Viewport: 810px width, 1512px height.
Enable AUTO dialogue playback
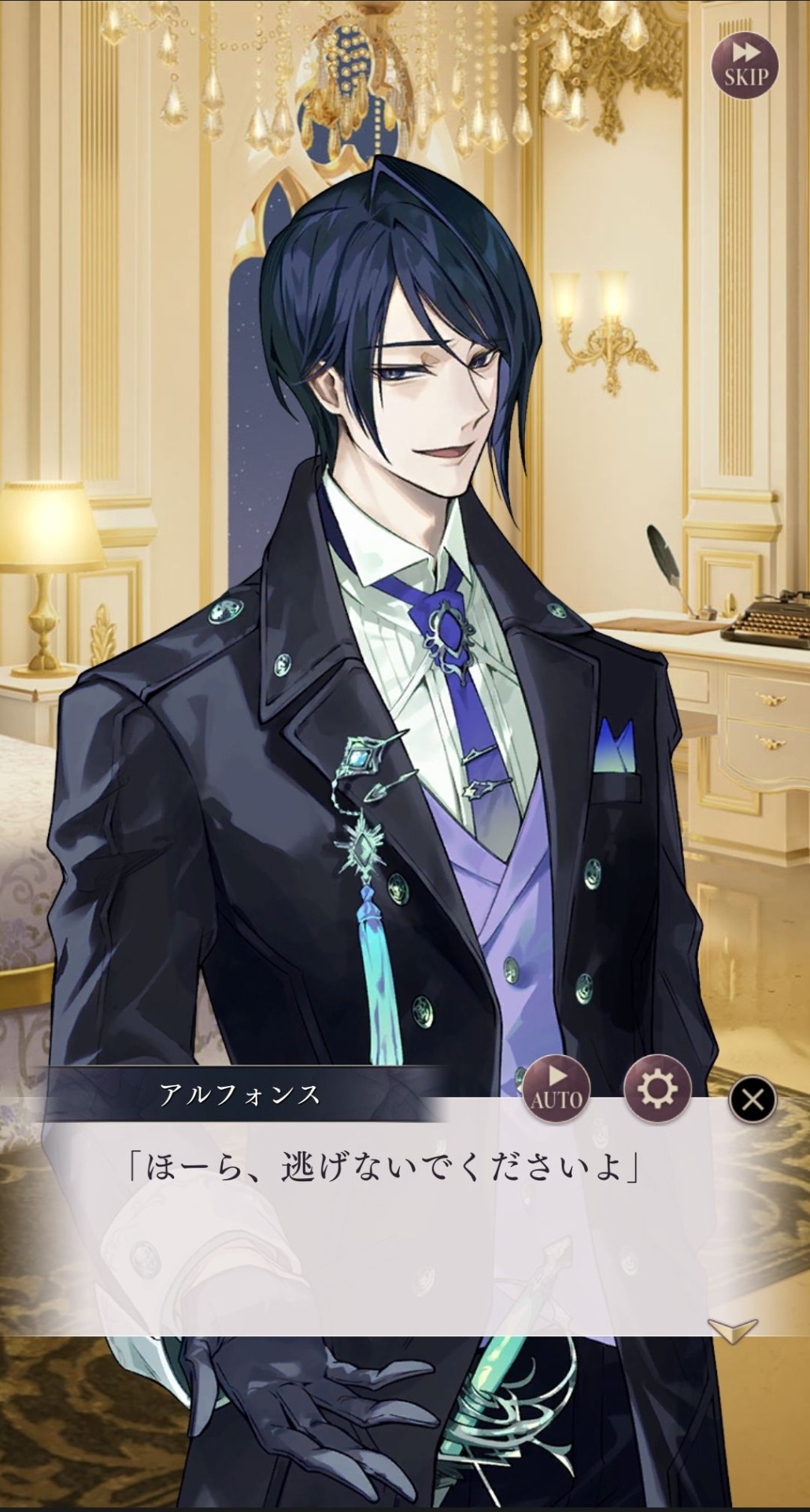tap(557, 1088)
